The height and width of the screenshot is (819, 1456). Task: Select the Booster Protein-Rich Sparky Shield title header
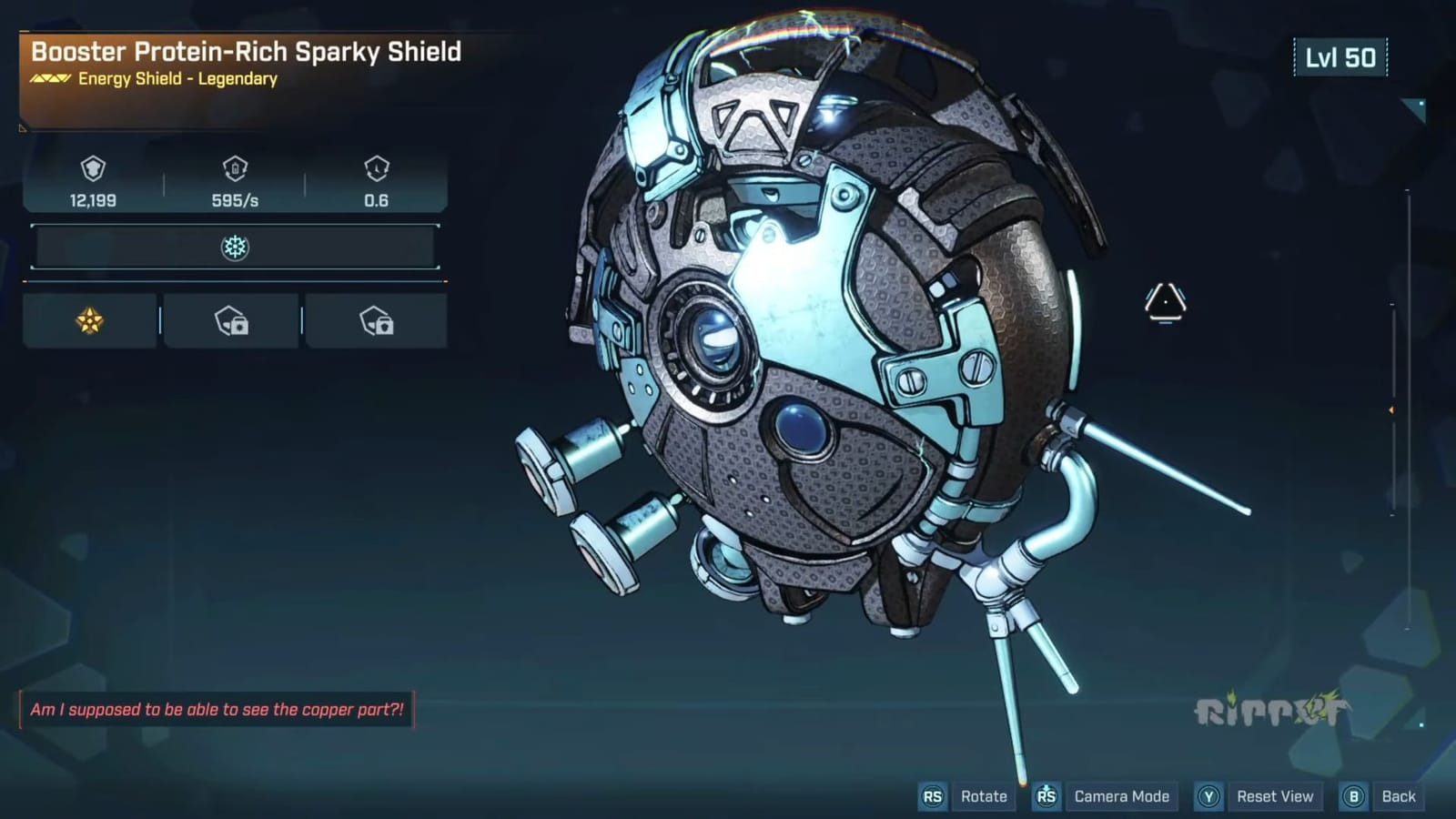click(244, 53)
